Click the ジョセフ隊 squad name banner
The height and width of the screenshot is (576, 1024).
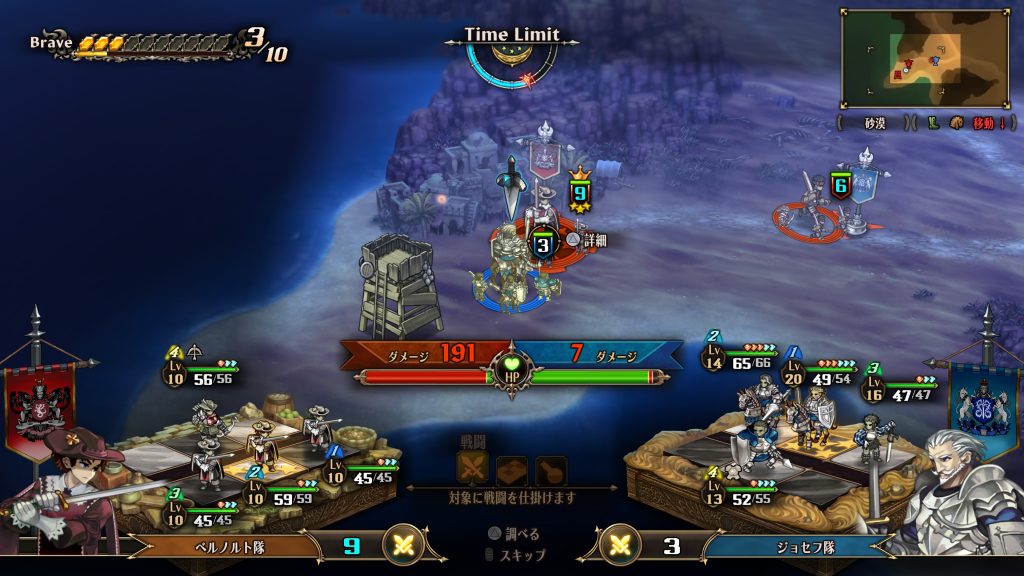click(792, 546)
